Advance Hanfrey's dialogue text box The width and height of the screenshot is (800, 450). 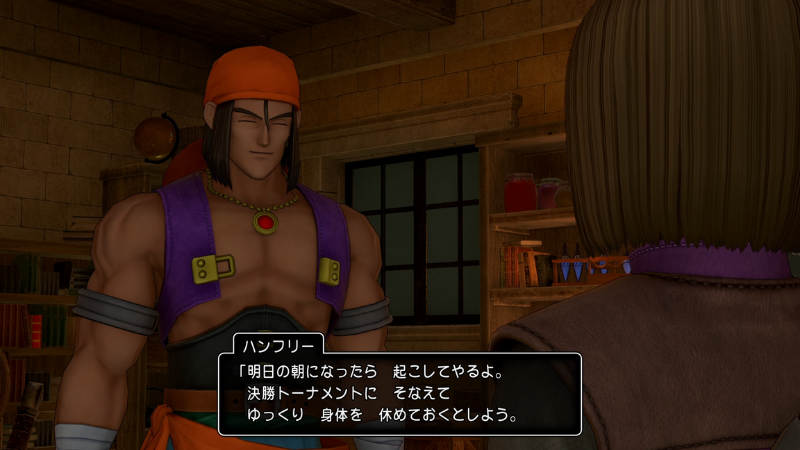(x=399, y=394)
